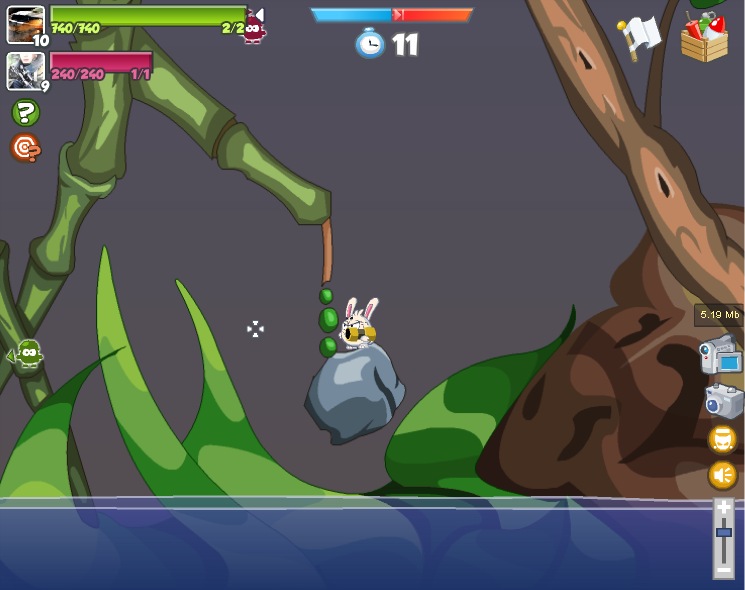Zoom in with the plus button

(x=724, y=508)
